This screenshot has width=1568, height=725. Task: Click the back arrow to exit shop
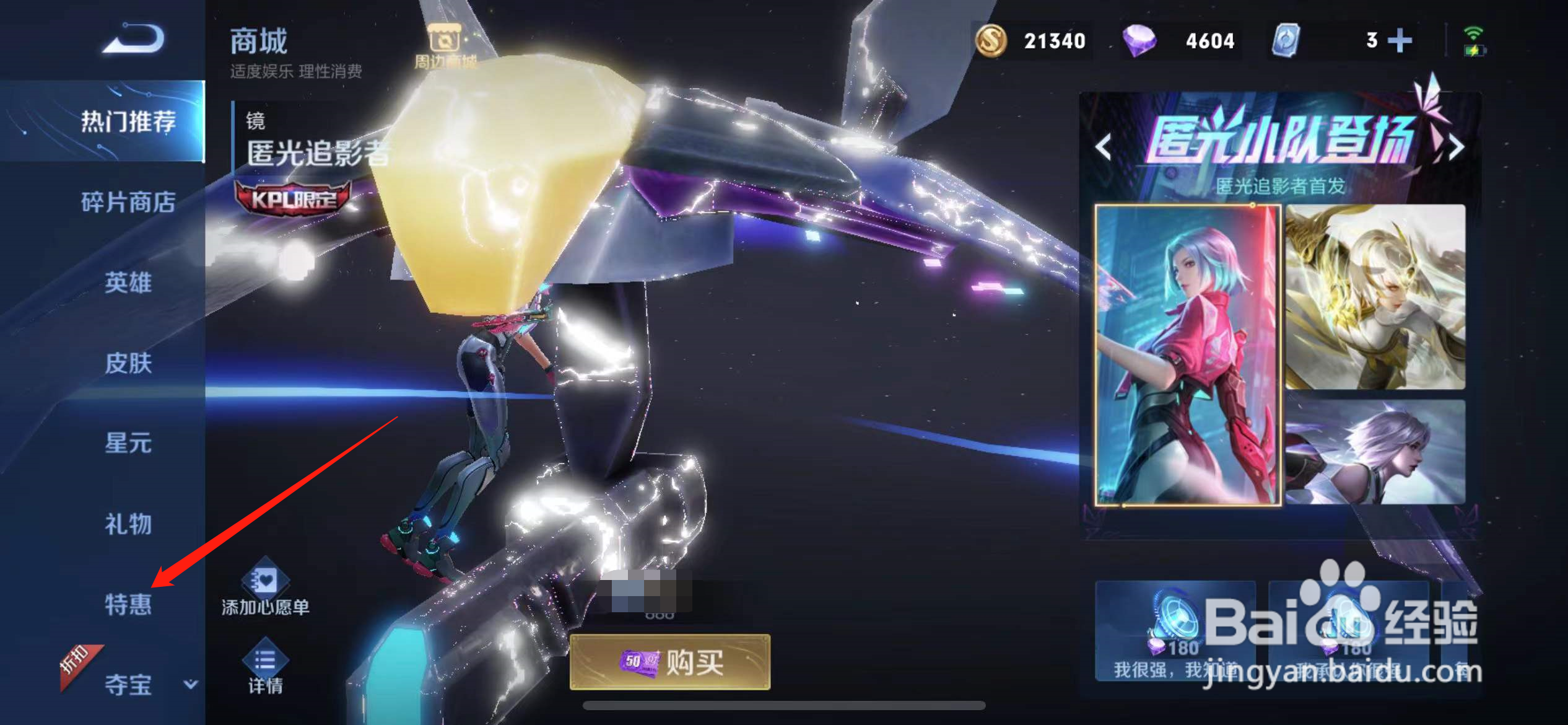[135, 38]
